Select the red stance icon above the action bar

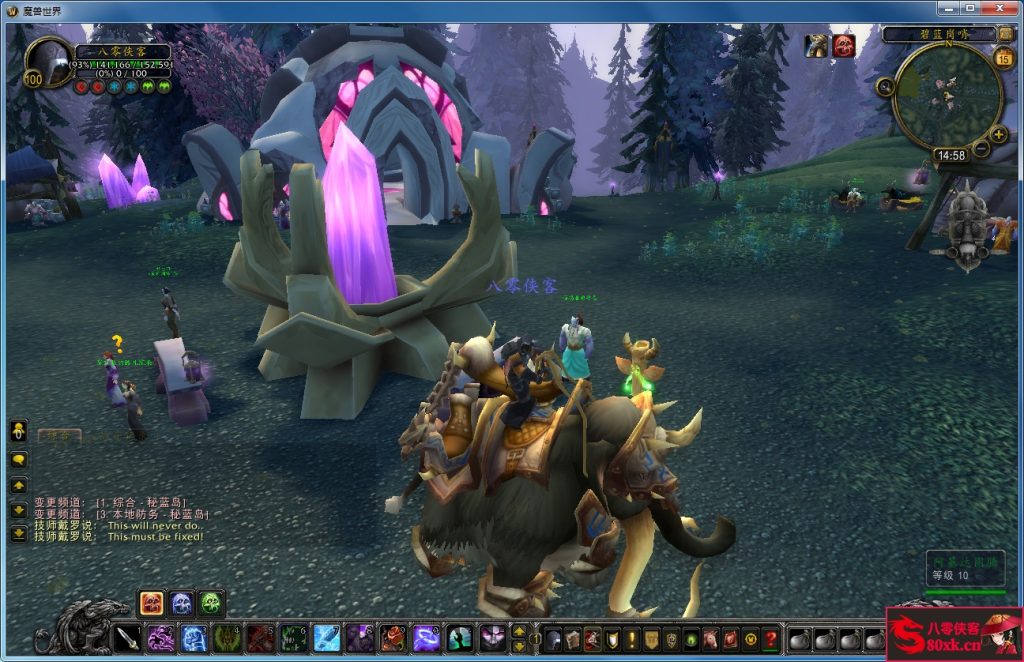click(152, 603)
